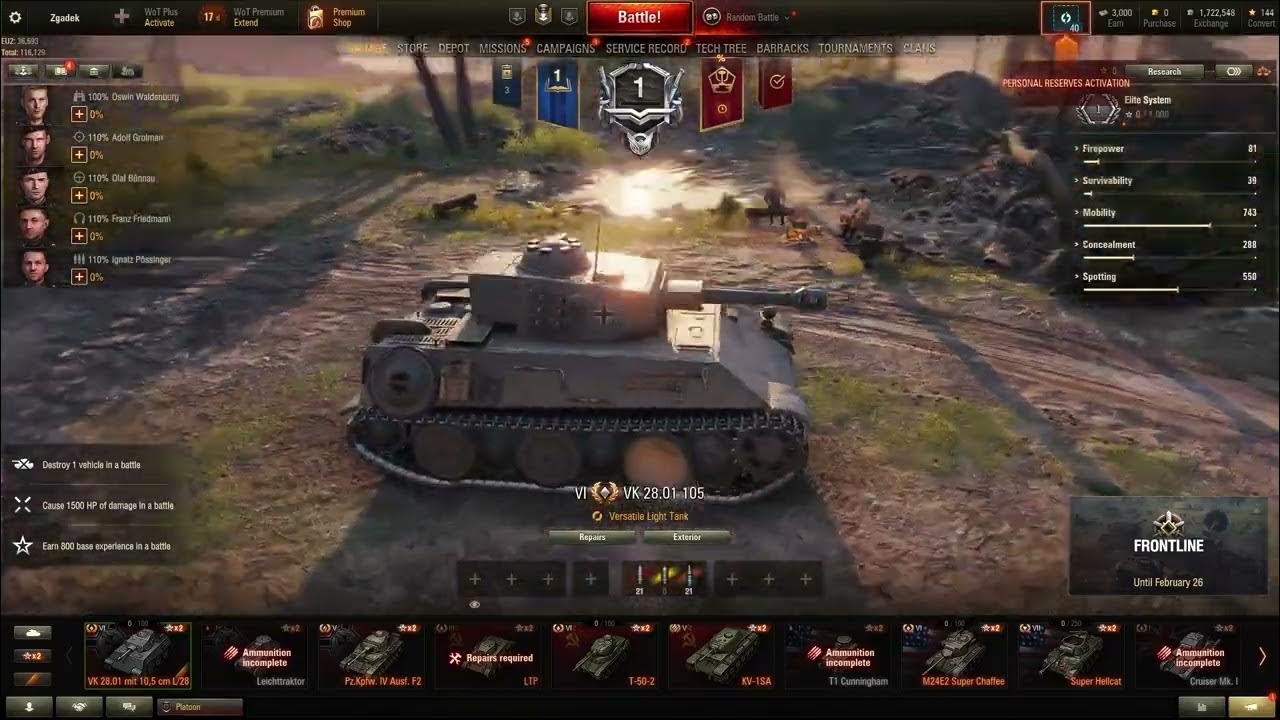Click the chat bubble icon near the Platoon button
The width and height of the screenshot is (1280, 720).
click(x=128, y=707)
